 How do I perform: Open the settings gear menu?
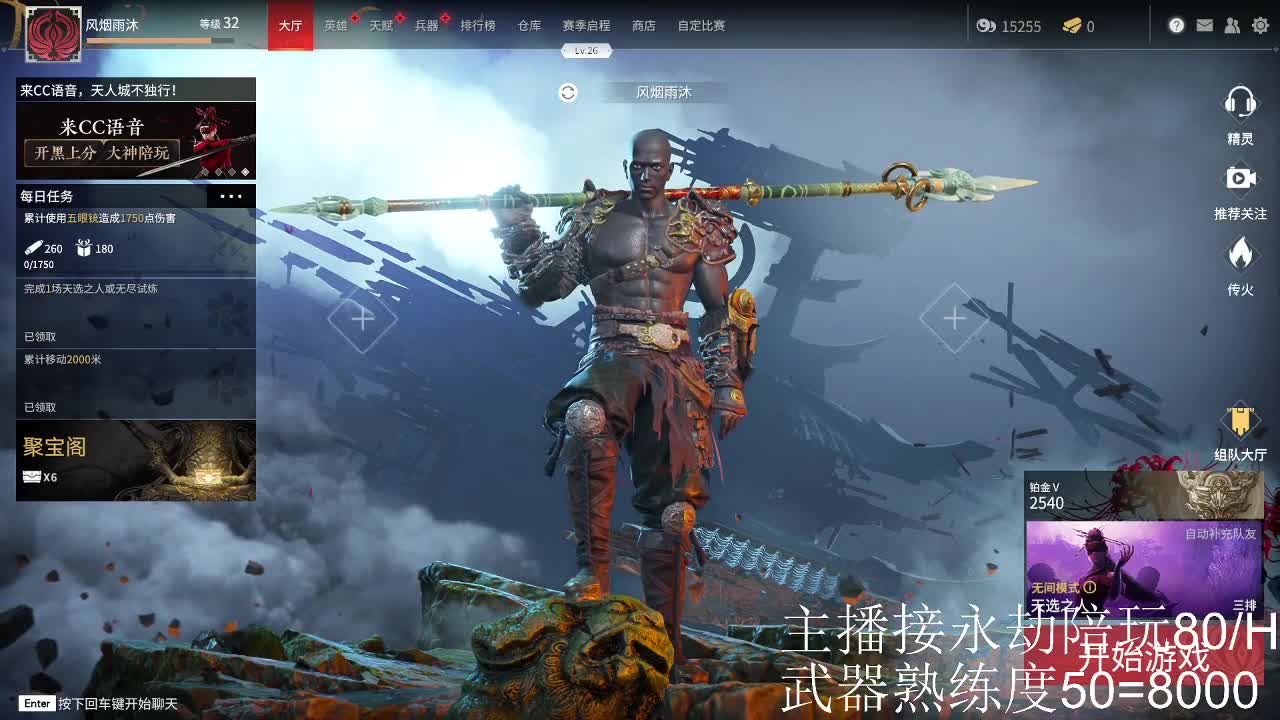coord(1261,26)
